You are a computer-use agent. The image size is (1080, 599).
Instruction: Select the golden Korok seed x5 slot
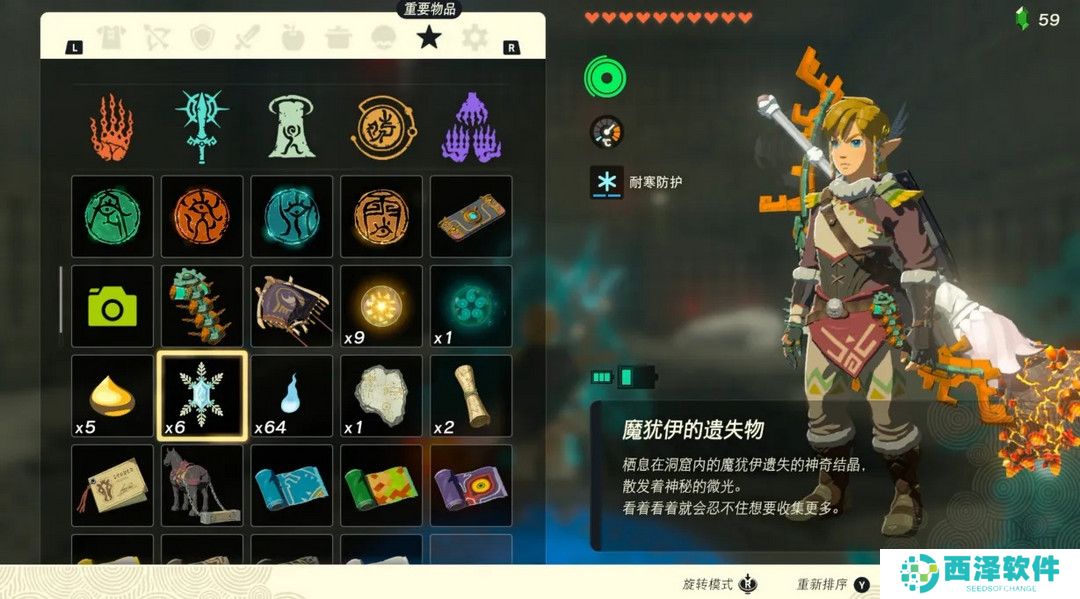tap(112, 395)
